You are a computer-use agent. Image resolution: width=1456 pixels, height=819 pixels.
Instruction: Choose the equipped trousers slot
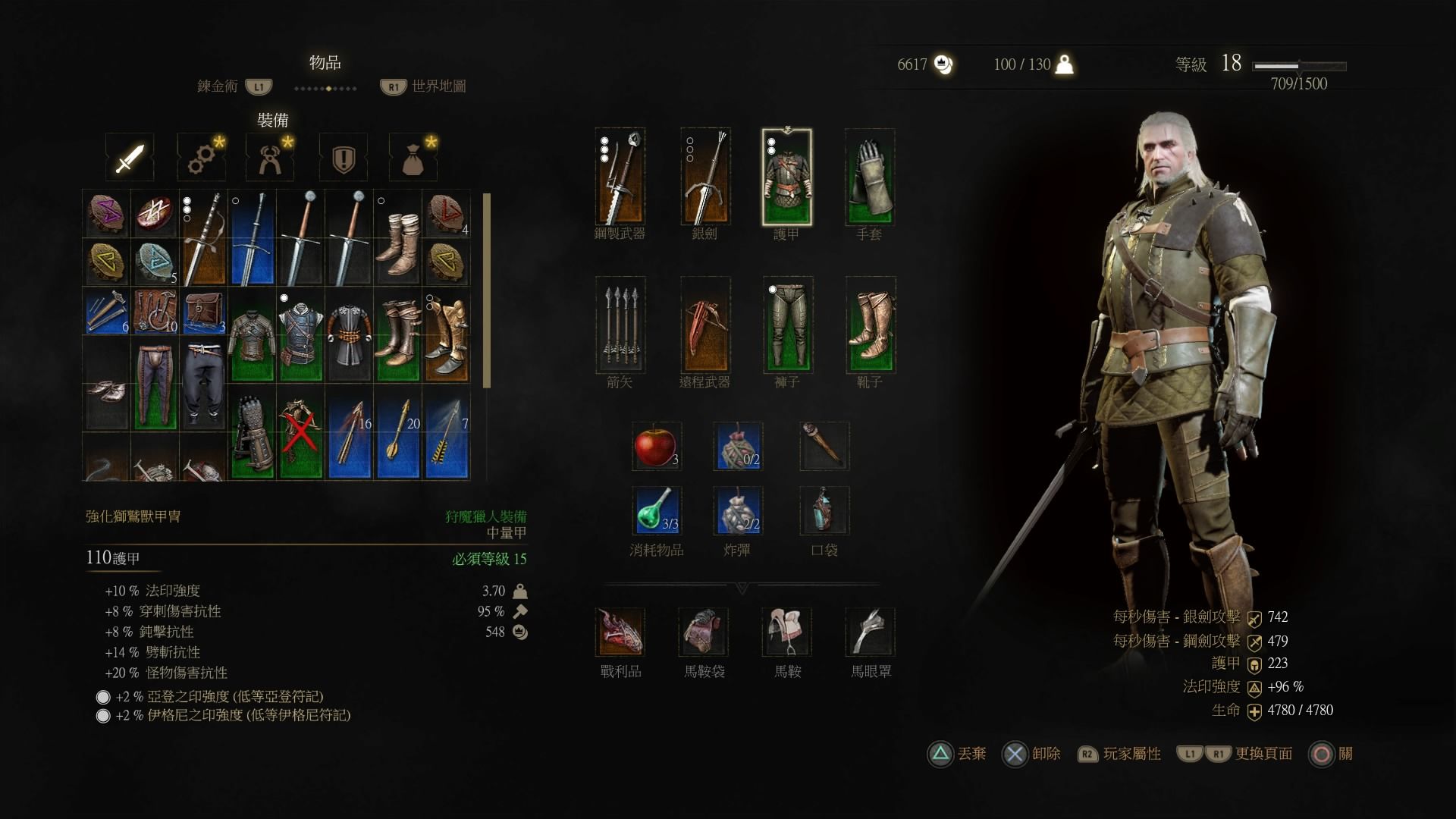click(787, 325)
